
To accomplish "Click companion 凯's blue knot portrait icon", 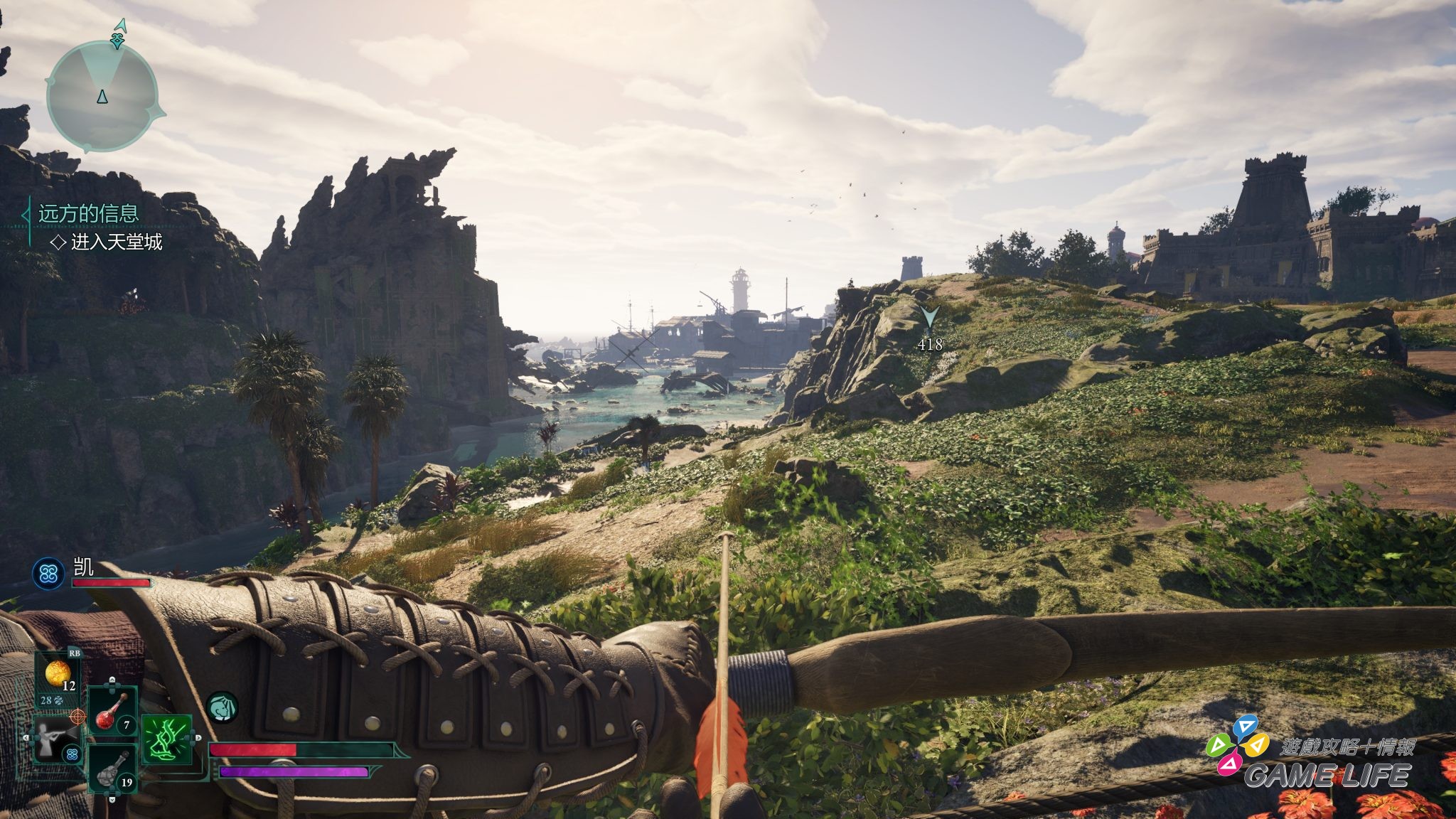I will tap(48, 574).
